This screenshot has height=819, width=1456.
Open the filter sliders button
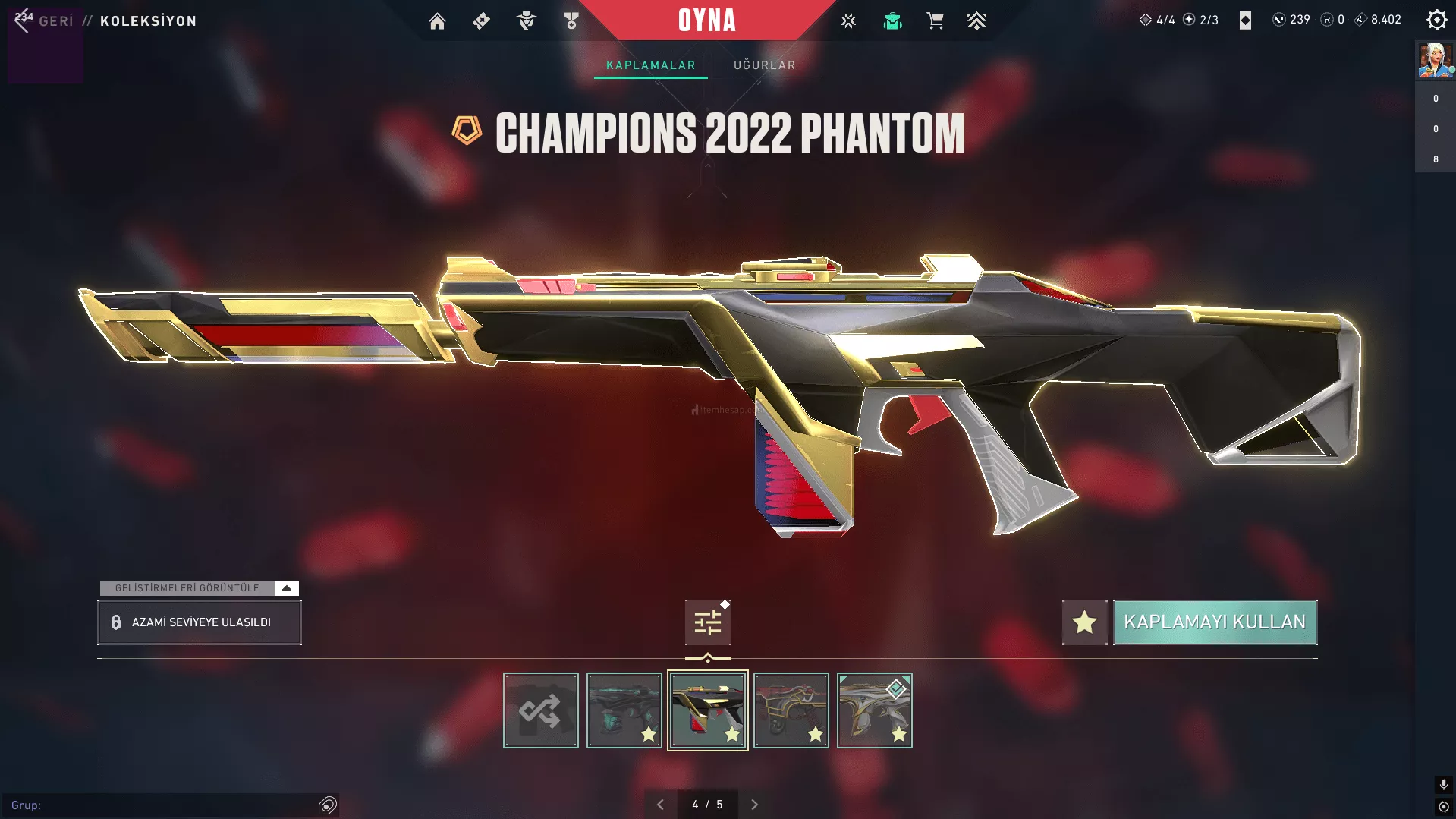tap(707, 623)
